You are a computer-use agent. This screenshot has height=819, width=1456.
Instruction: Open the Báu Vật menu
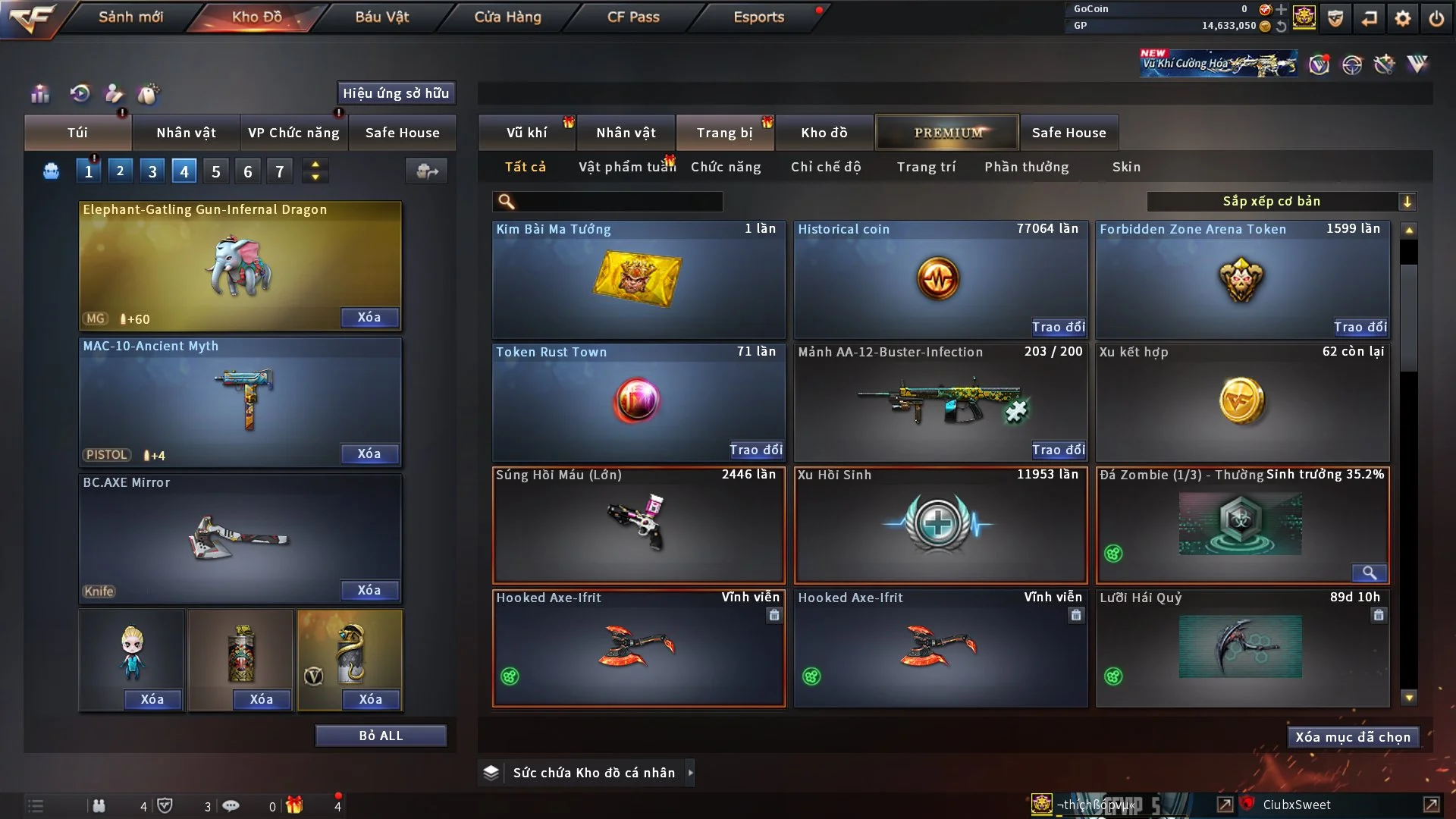click(381, 17)
